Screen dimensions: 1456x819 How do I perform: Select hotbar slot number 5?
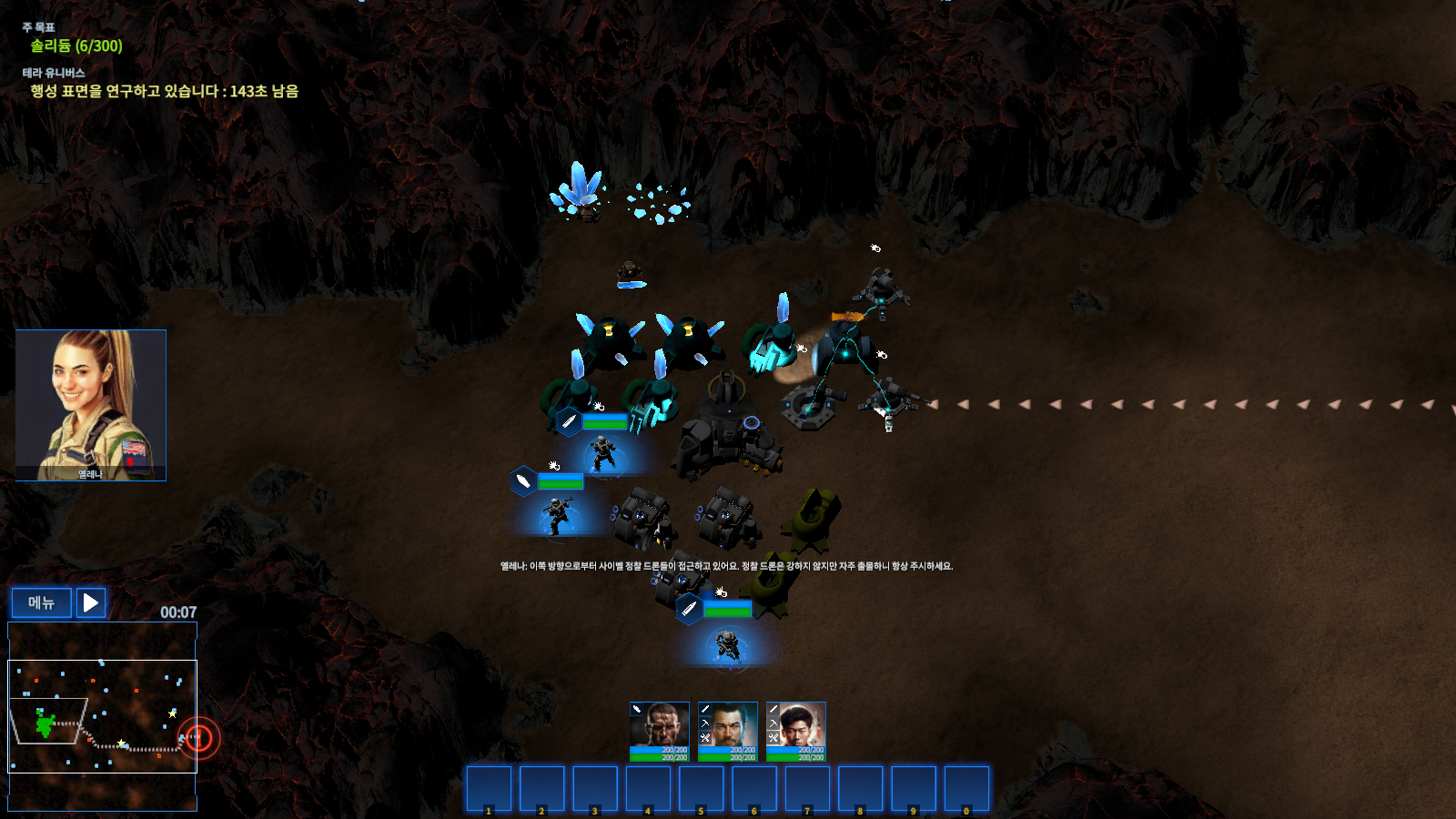[701, 788]
